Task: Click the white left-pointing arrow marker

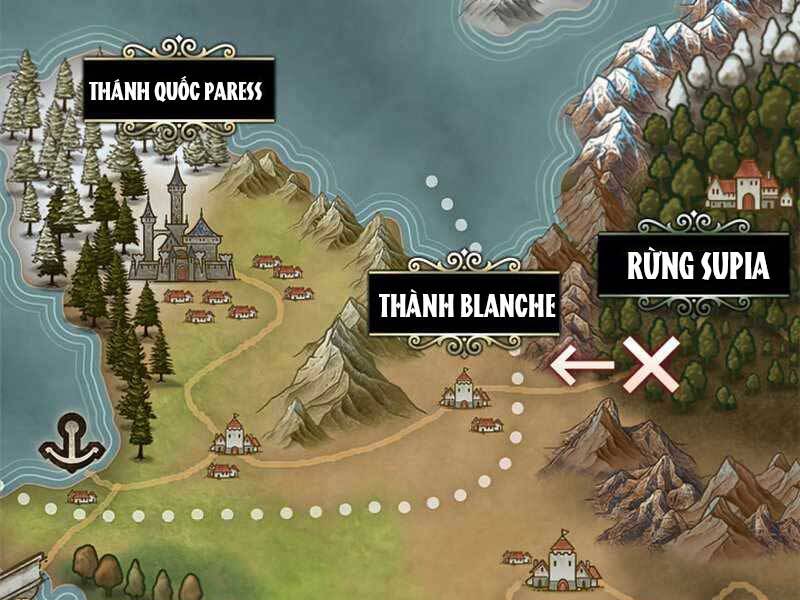Action: pyautogui.click(x=582, y=365)
